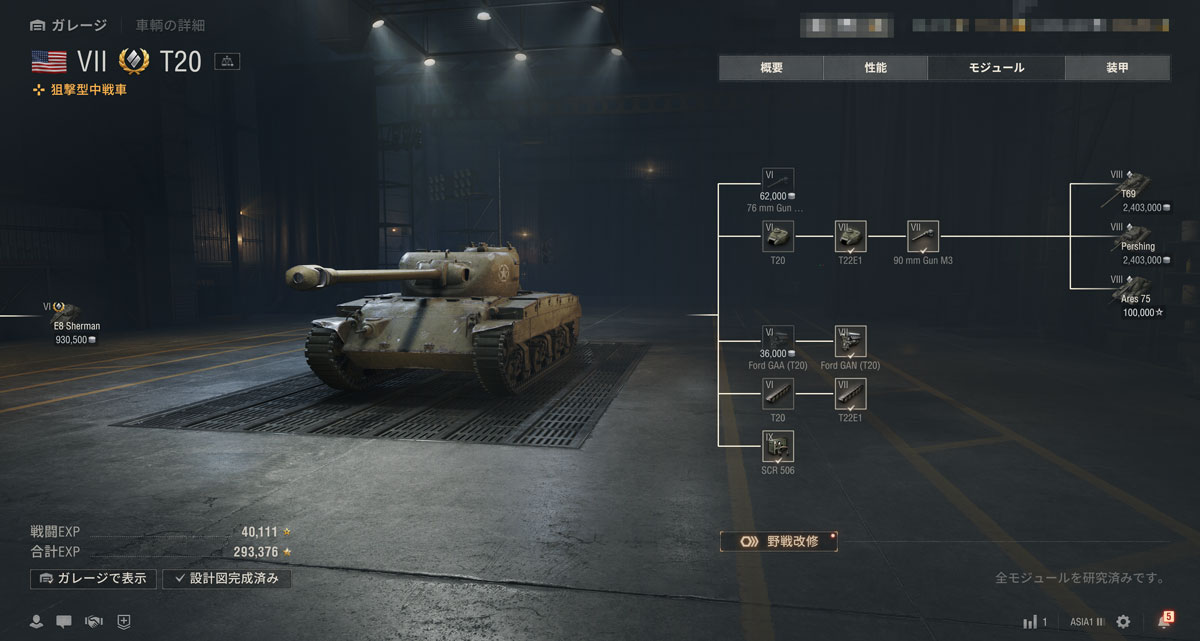Open 野戦改修 field modification
The height and width of the screenshot is (641, 1200).
[779, 541]
